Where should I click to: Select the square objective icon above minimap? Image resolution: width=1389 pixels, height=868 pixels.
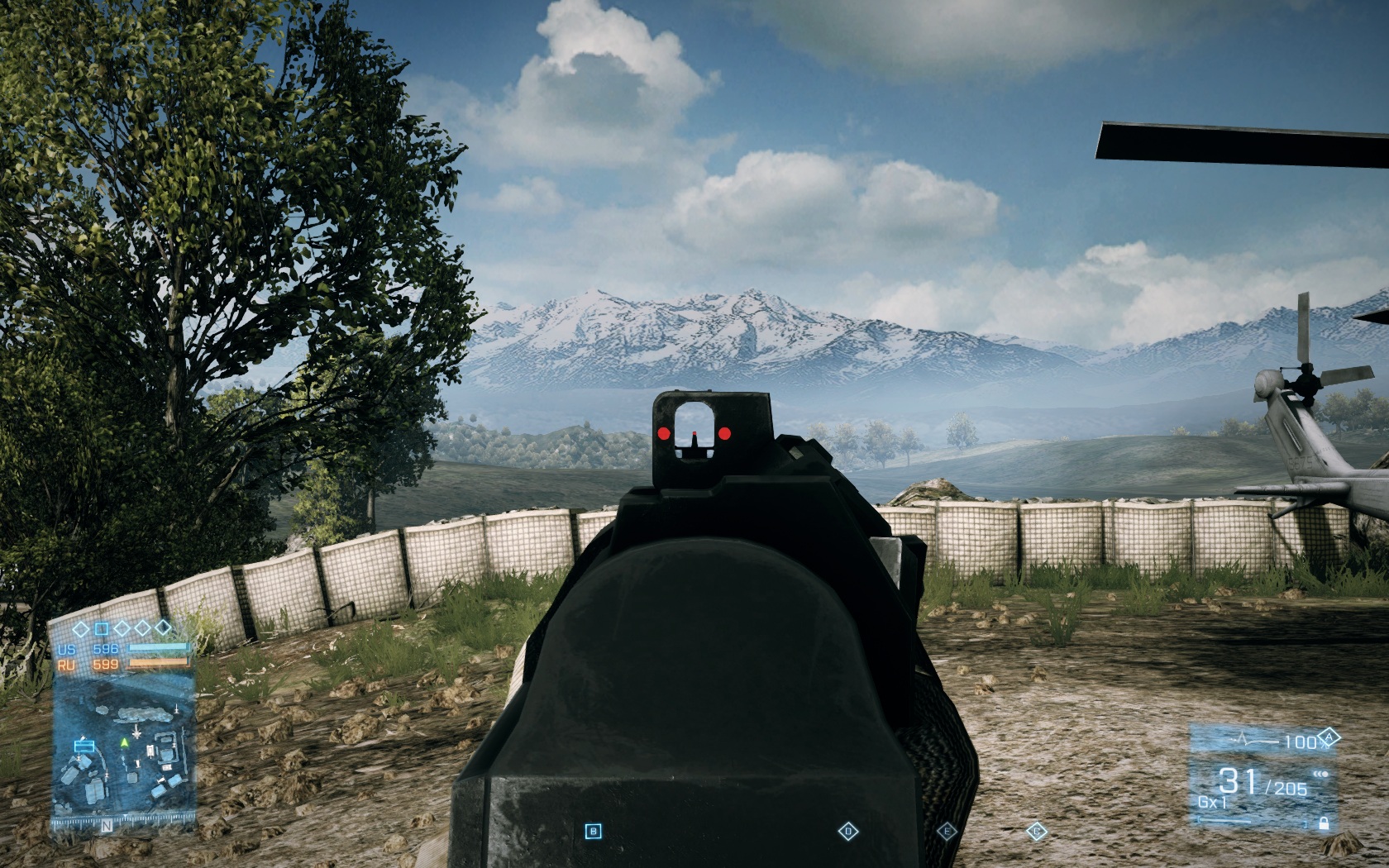102,627
